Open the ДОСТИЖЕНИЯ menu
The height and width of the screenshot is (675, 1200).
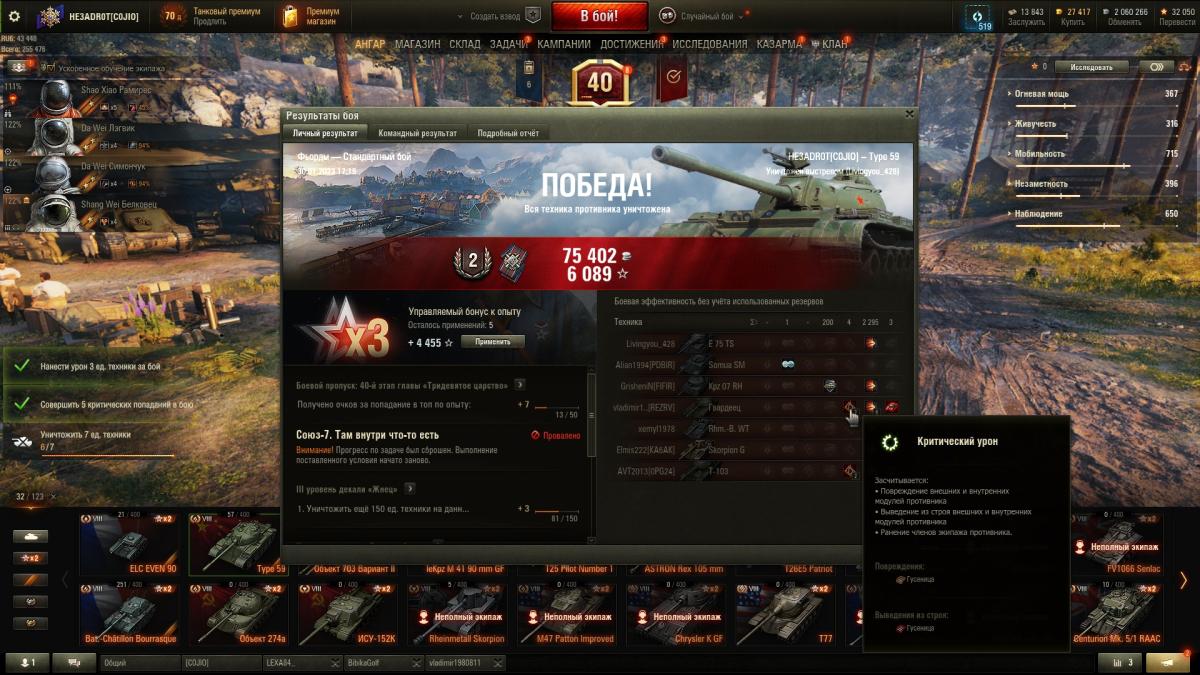630,44
